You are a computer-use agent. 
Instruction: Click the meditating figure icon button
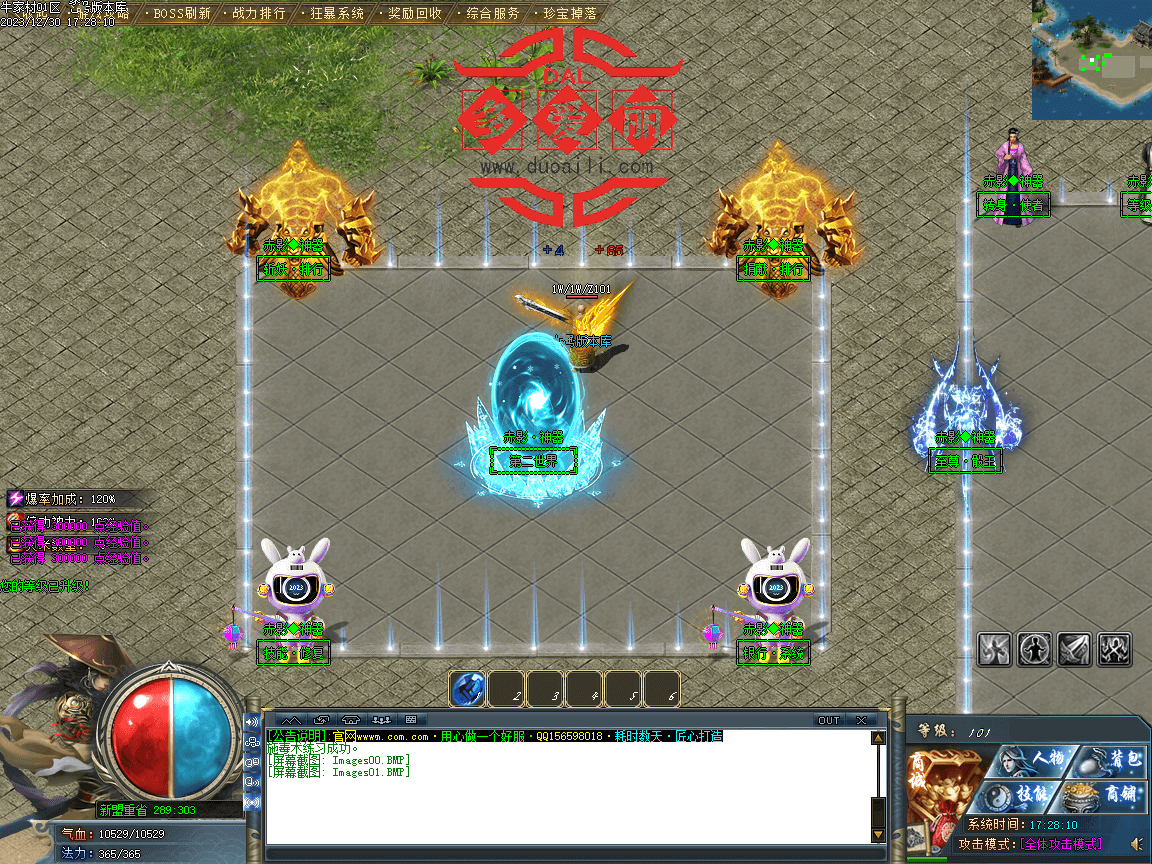(x=1034, y=649)
